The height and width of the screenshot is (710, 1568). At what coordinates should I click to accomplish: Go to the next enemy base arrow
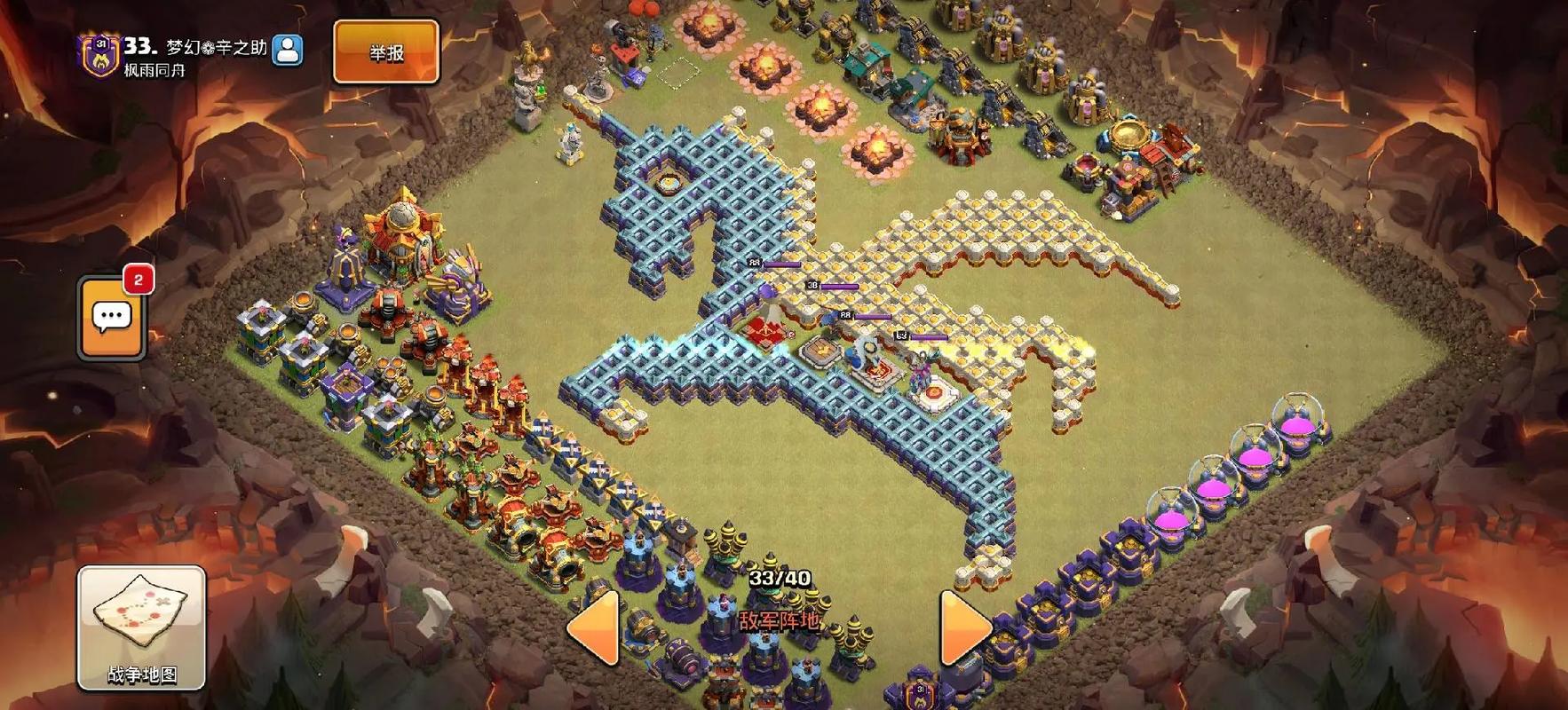click(964, 627)
